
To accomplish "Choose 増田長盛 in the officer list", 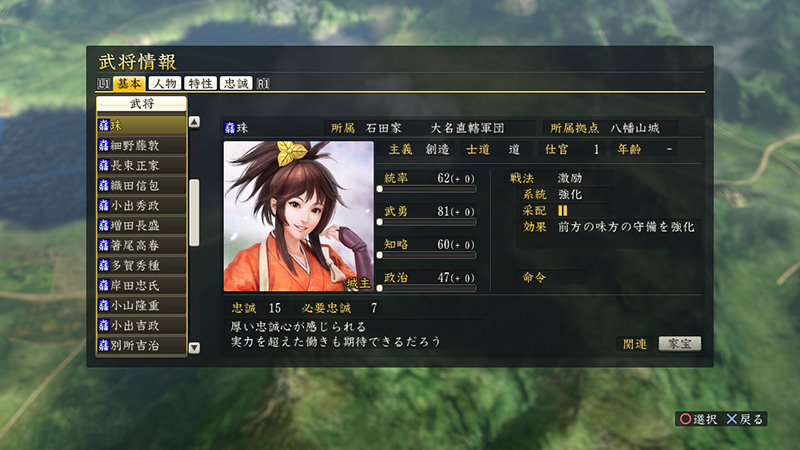I will tap(141, 225).
